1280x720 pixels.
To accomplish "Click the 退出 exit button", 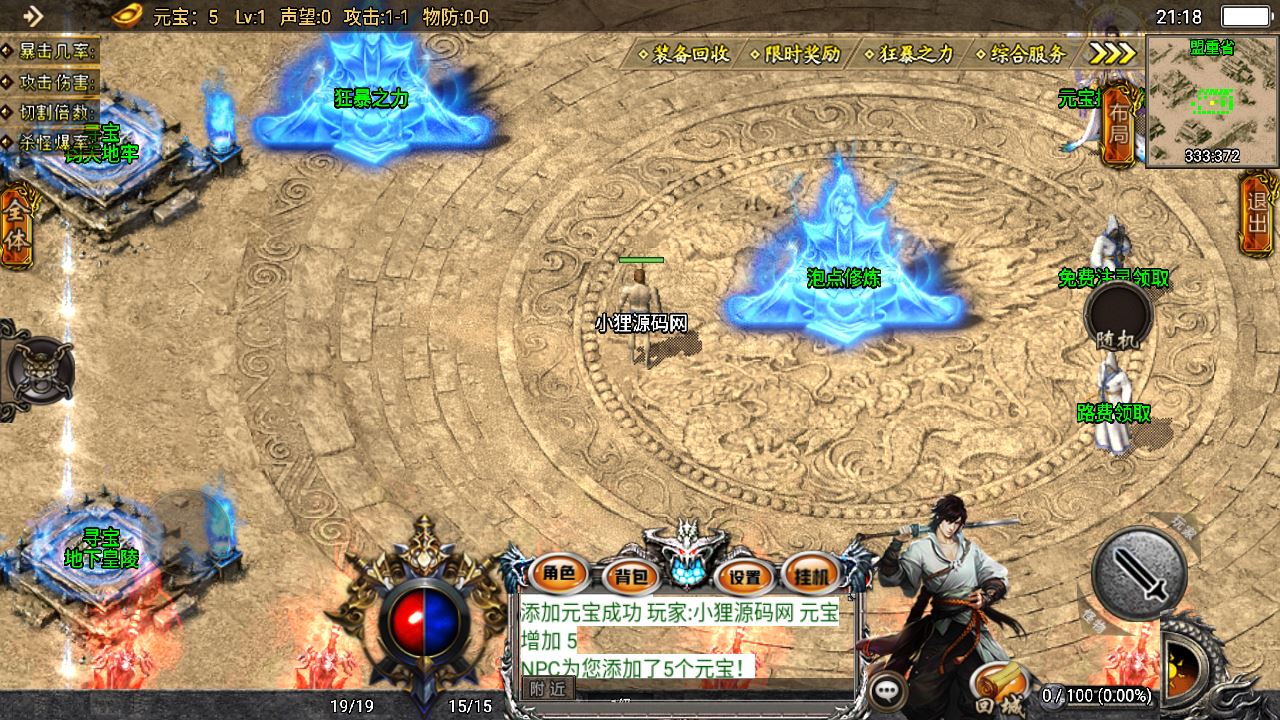I will click(x=1257, y=210).
